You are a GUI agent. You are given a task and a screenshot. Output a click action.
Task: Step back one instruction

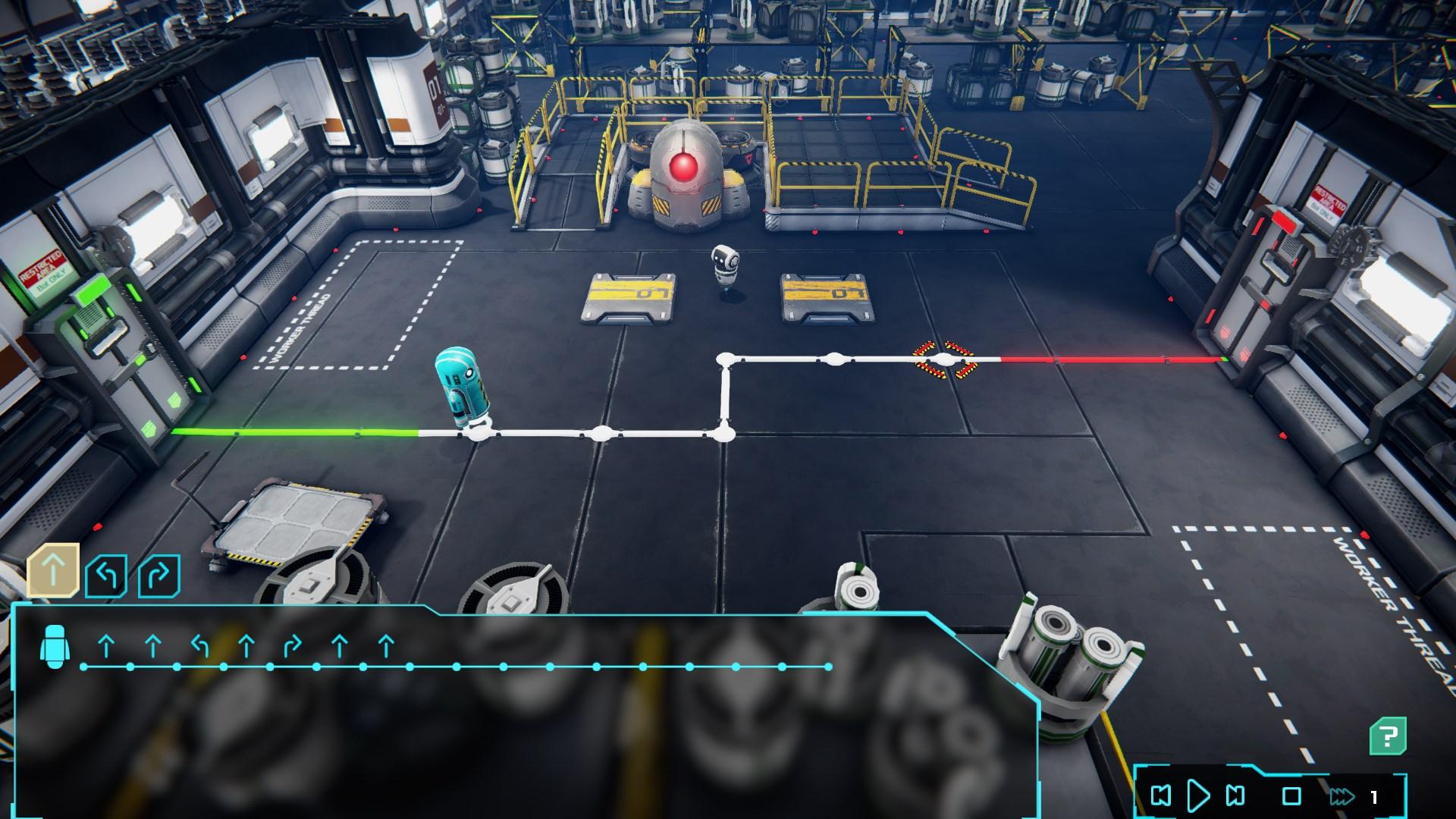tap(1160, 795)
